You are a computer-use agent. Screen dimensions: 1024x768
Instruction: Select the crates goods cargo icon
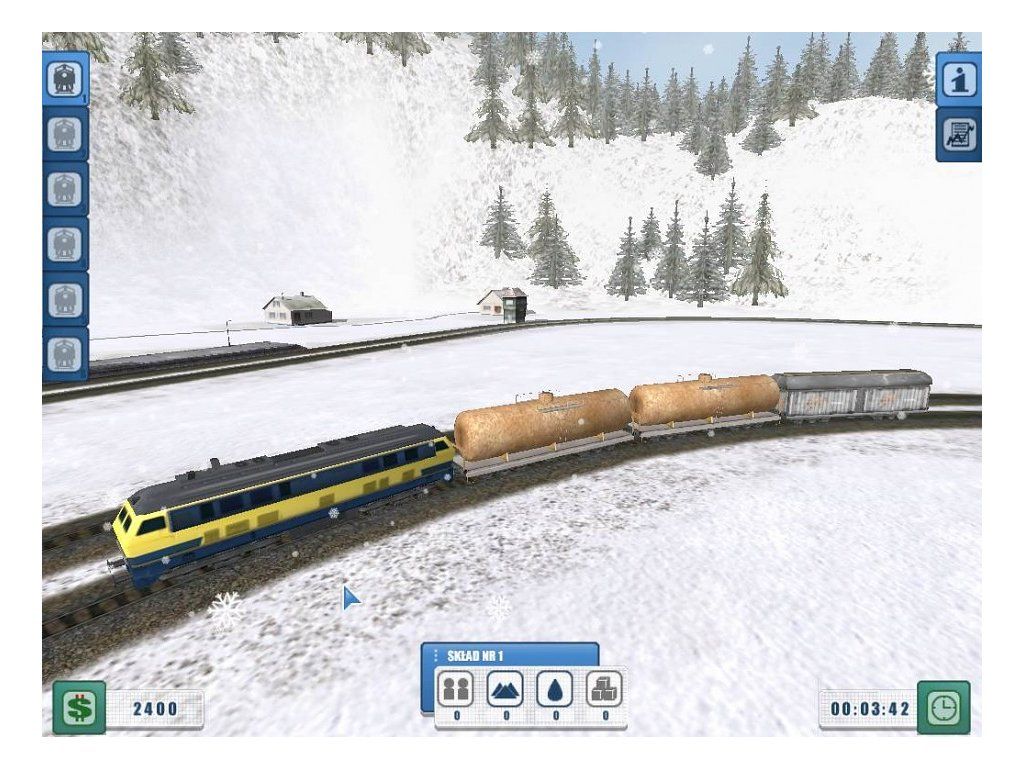click(x=604, y=689)
